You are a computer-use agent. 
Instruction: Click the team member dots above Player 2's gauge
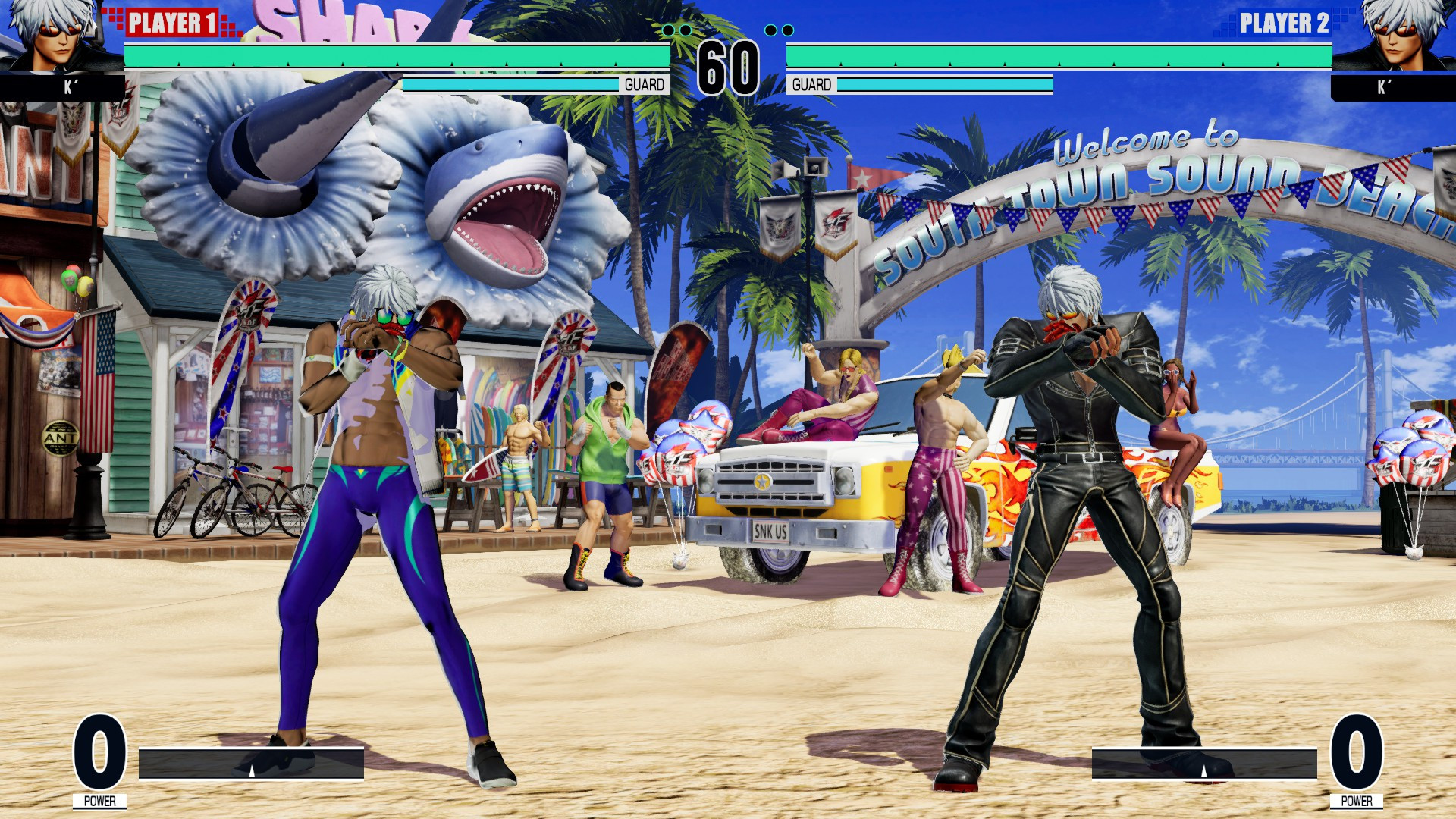point(778,30)
